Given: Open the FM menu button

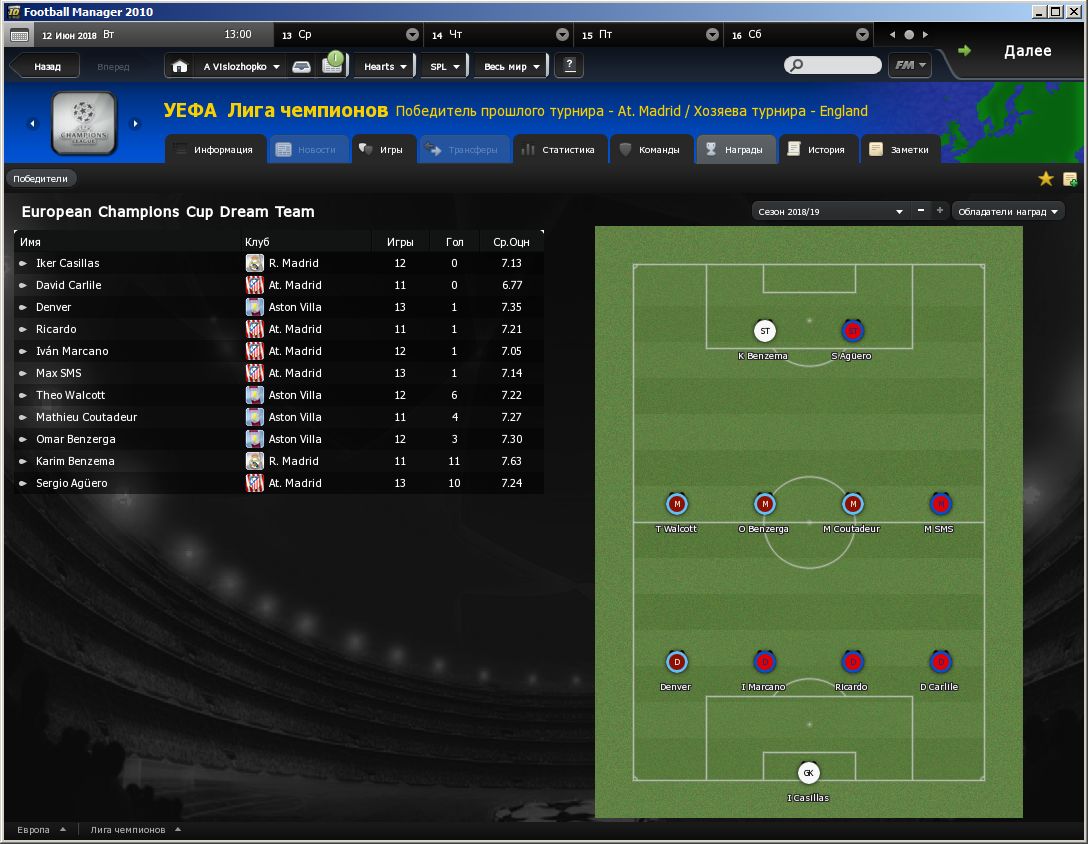Looking at the screenshot, I should (x=909, y=66).
